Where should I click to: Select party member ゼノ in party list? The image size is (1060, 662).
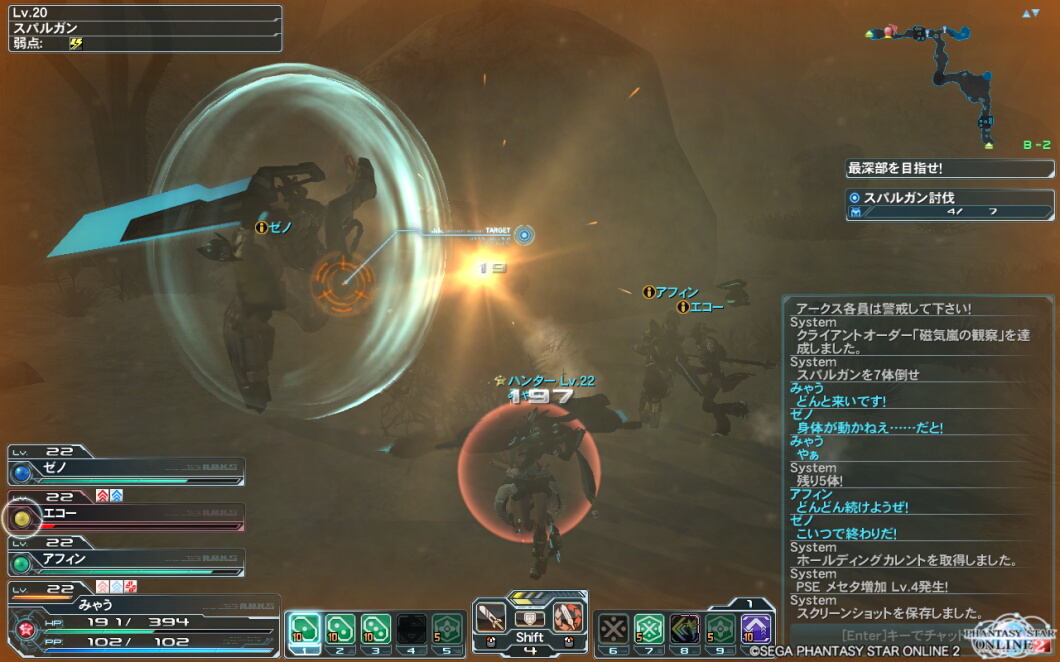[x=127, y=470]
